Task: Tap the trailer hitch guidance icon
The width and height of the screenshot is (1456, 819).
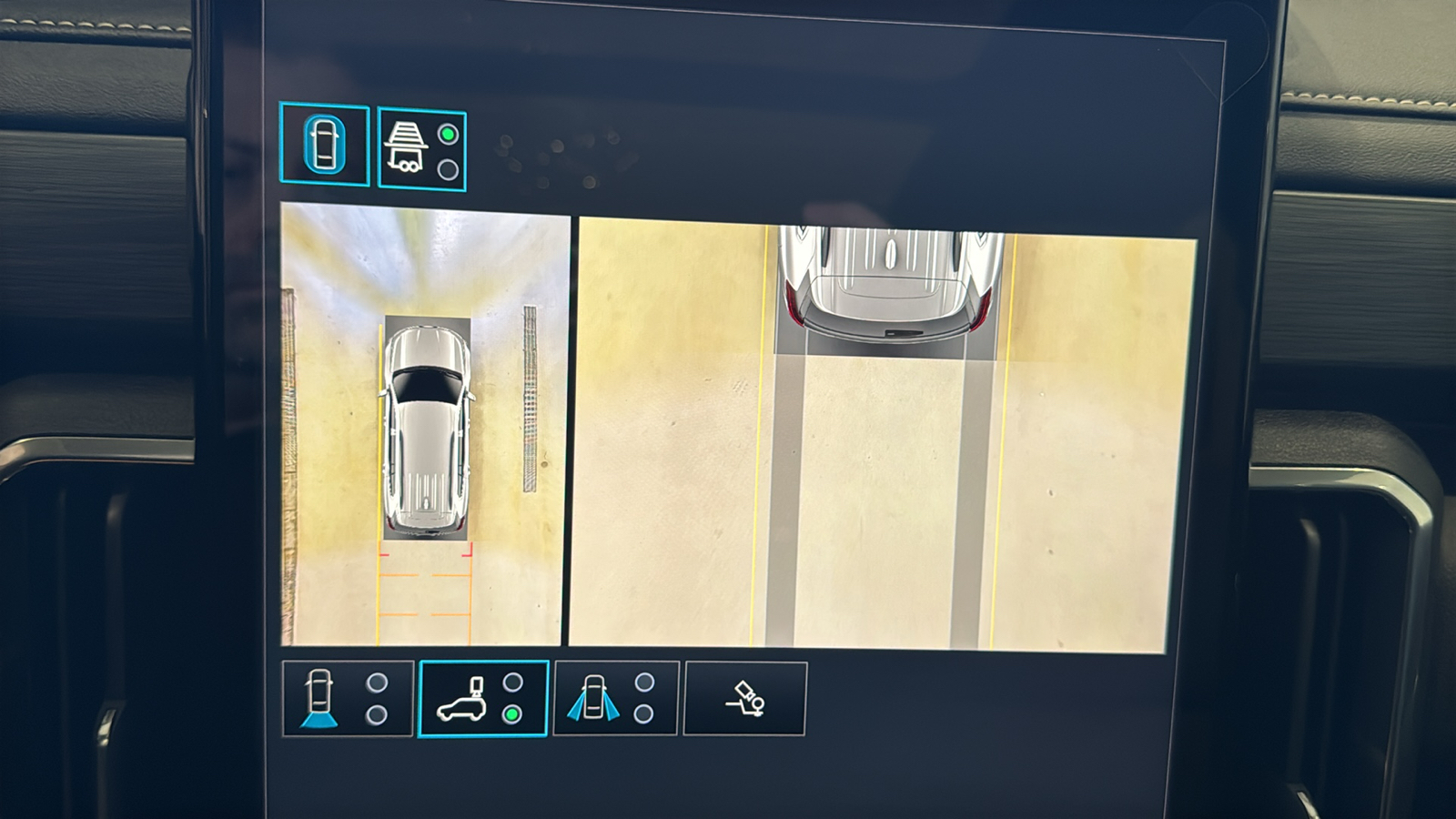Action: pyautogui.click(x=744, y=698)
